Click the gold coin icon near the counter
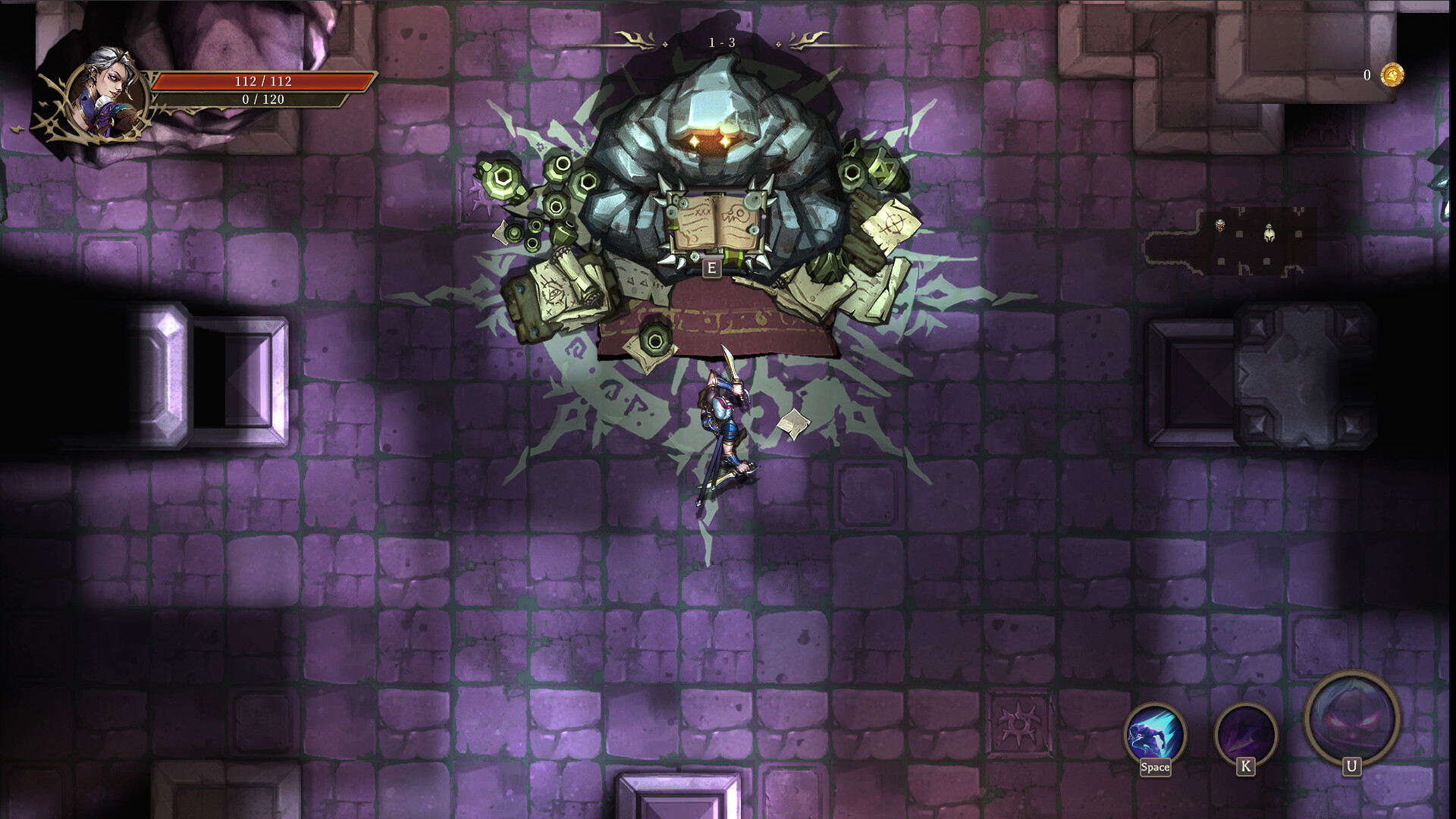Screen dimensions: 1456x819 click(1394, 77)
